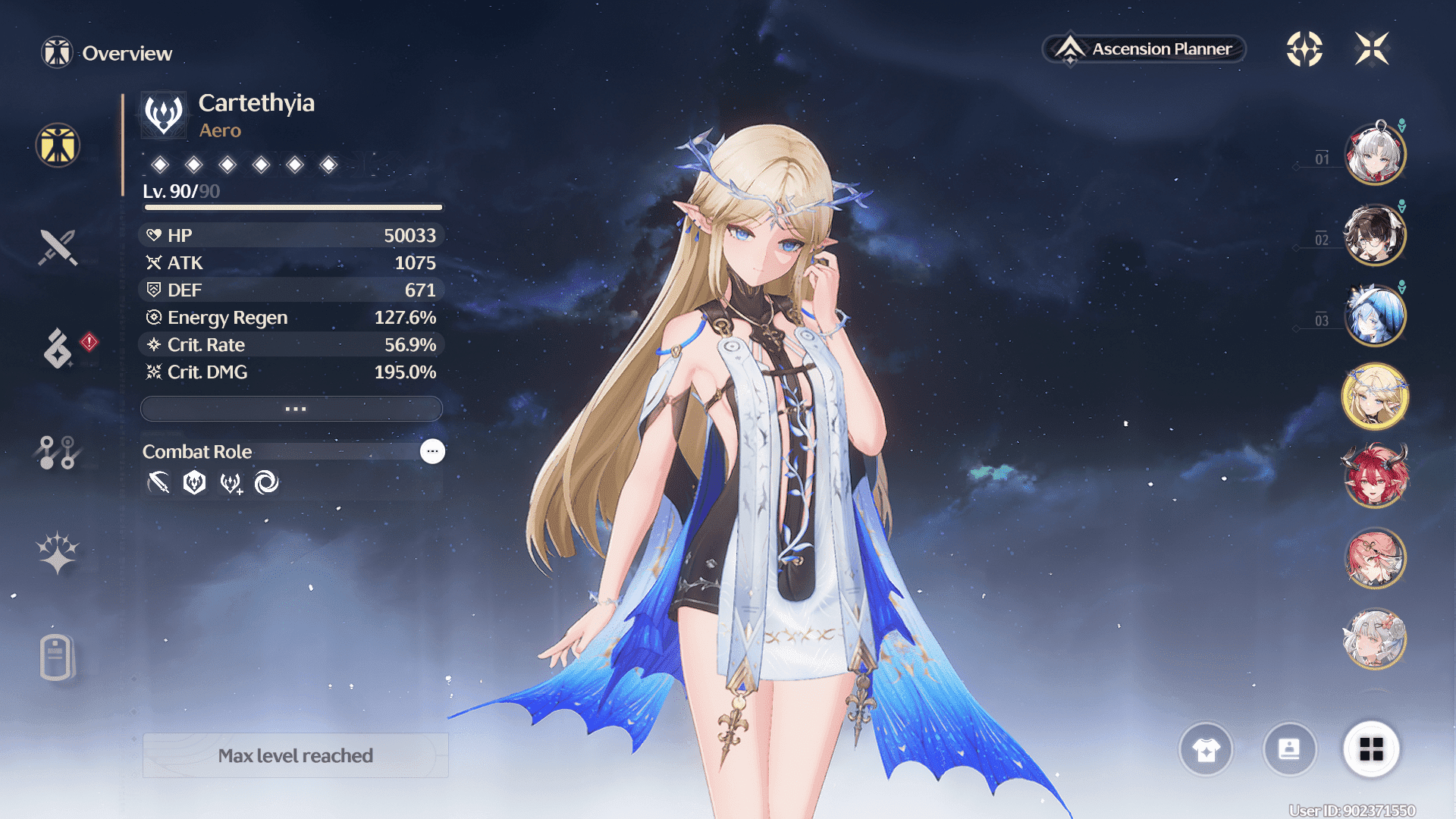
Task: Select the blue-haired character in slot 03
Action: pos(1375,315)
